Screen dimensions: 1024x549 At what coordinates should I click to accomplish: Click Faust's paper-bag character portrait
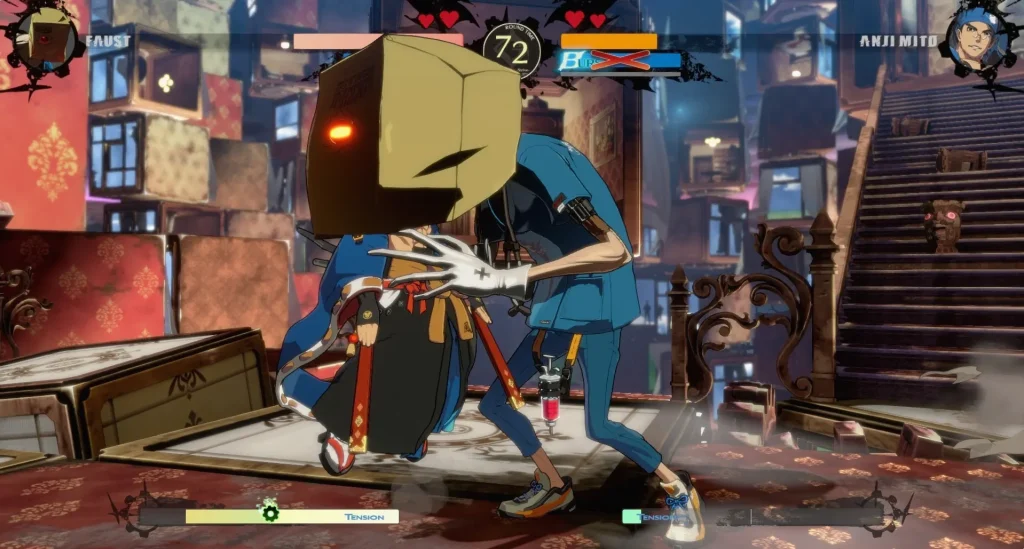42,37
